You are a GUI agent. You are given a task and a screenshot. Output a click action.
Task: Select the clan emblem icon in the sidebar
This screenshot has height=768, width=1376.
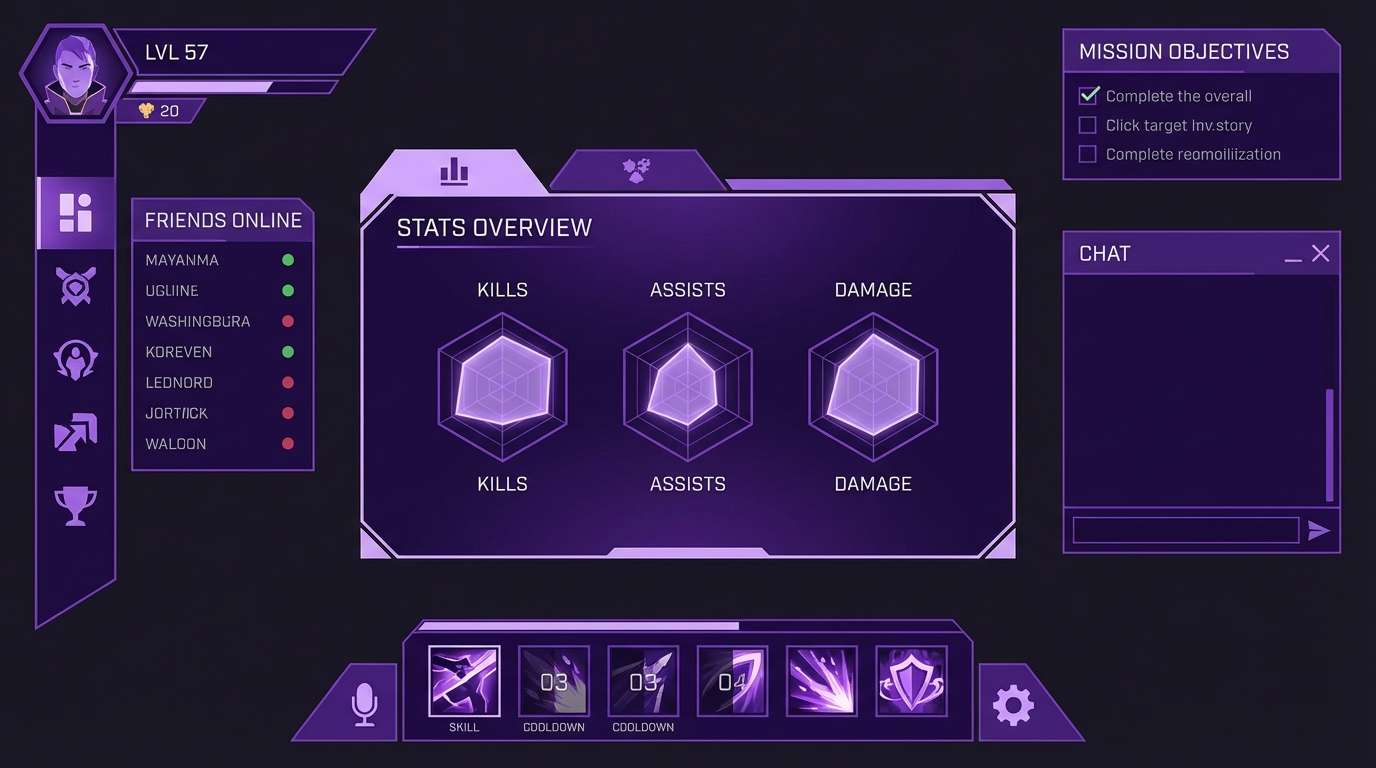(75, 287)
